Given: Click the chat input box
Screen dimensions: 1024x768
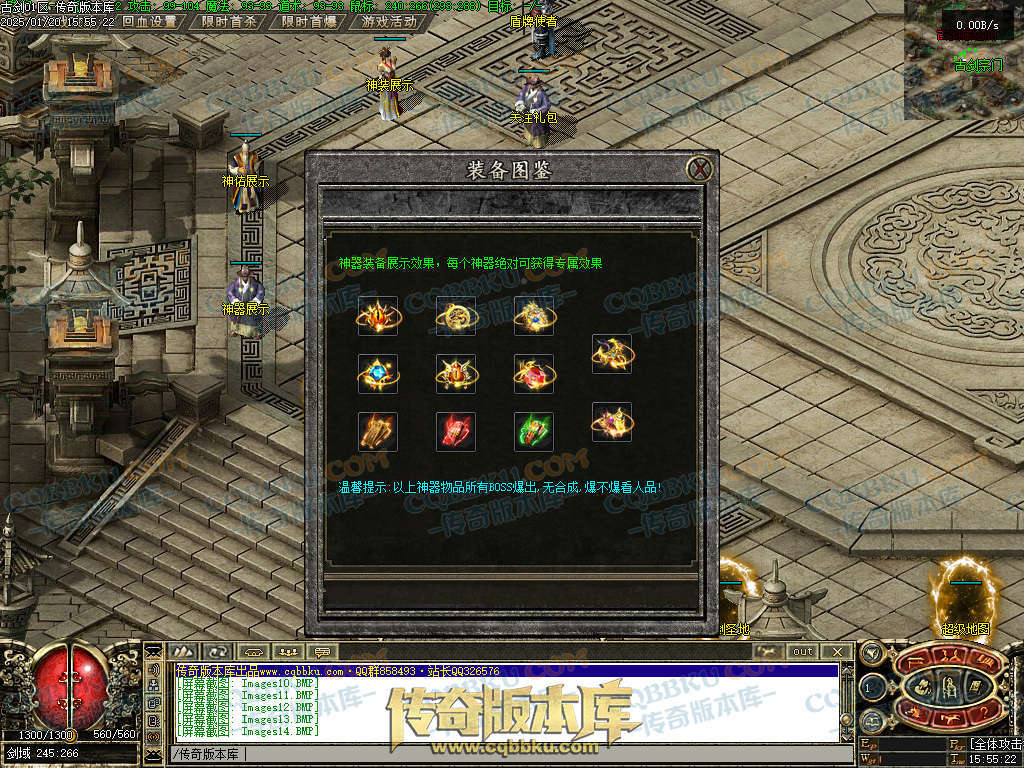Looking at the screenshot, I should (x=500, y=753).
